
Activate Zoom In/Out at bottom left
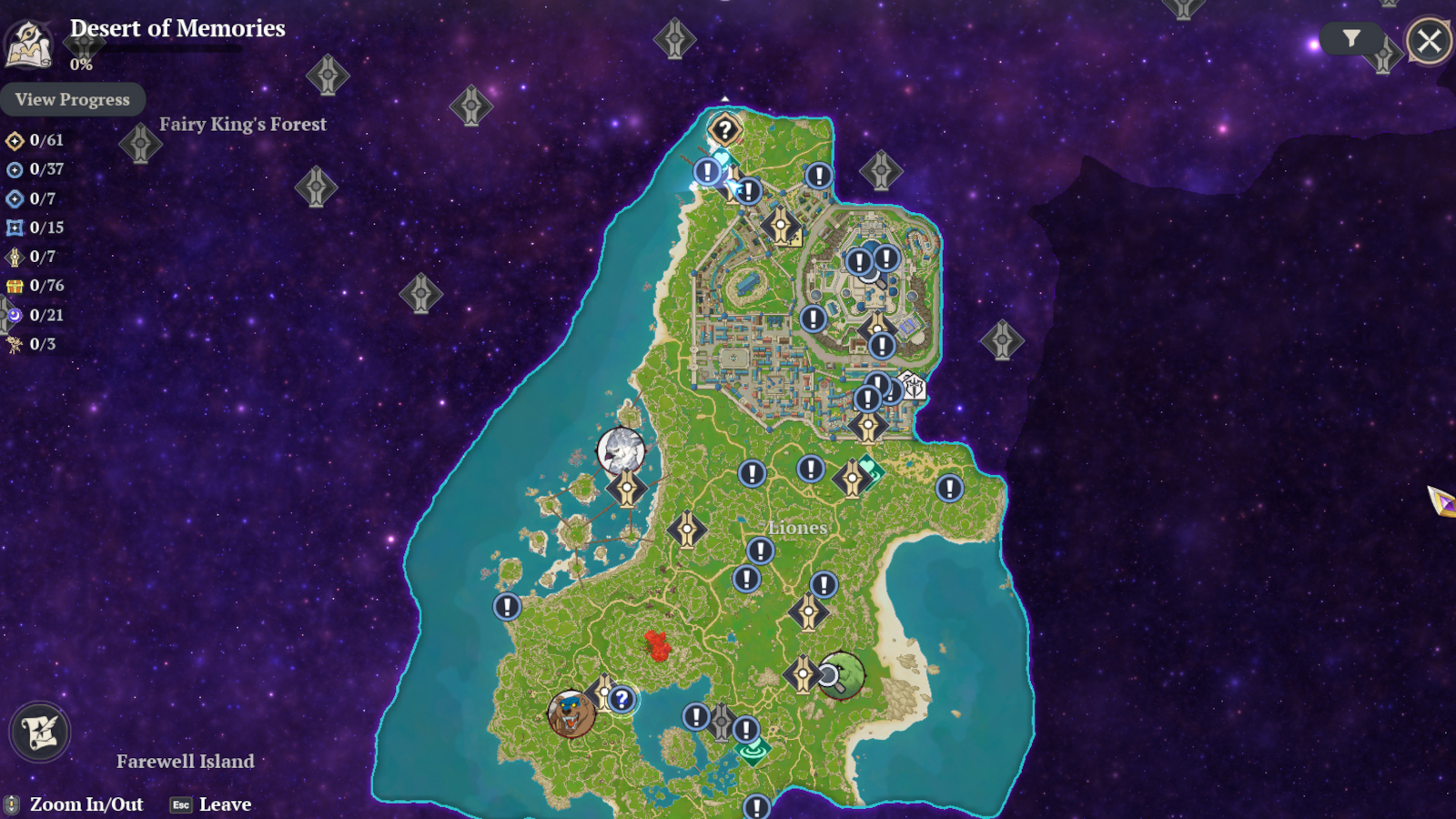[86, 804]
